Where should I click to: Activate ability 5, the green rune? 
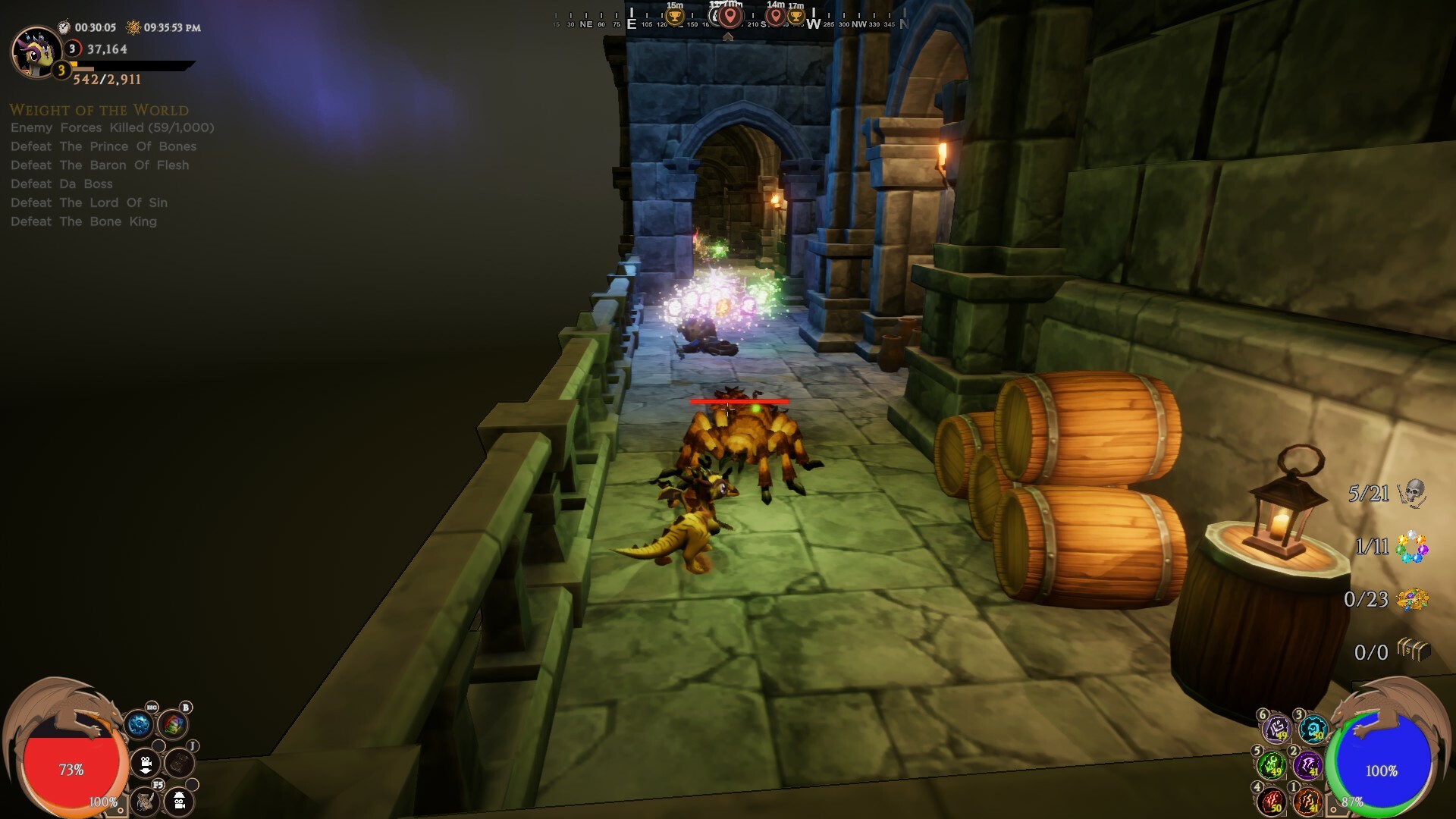[x=1271, y=767]
